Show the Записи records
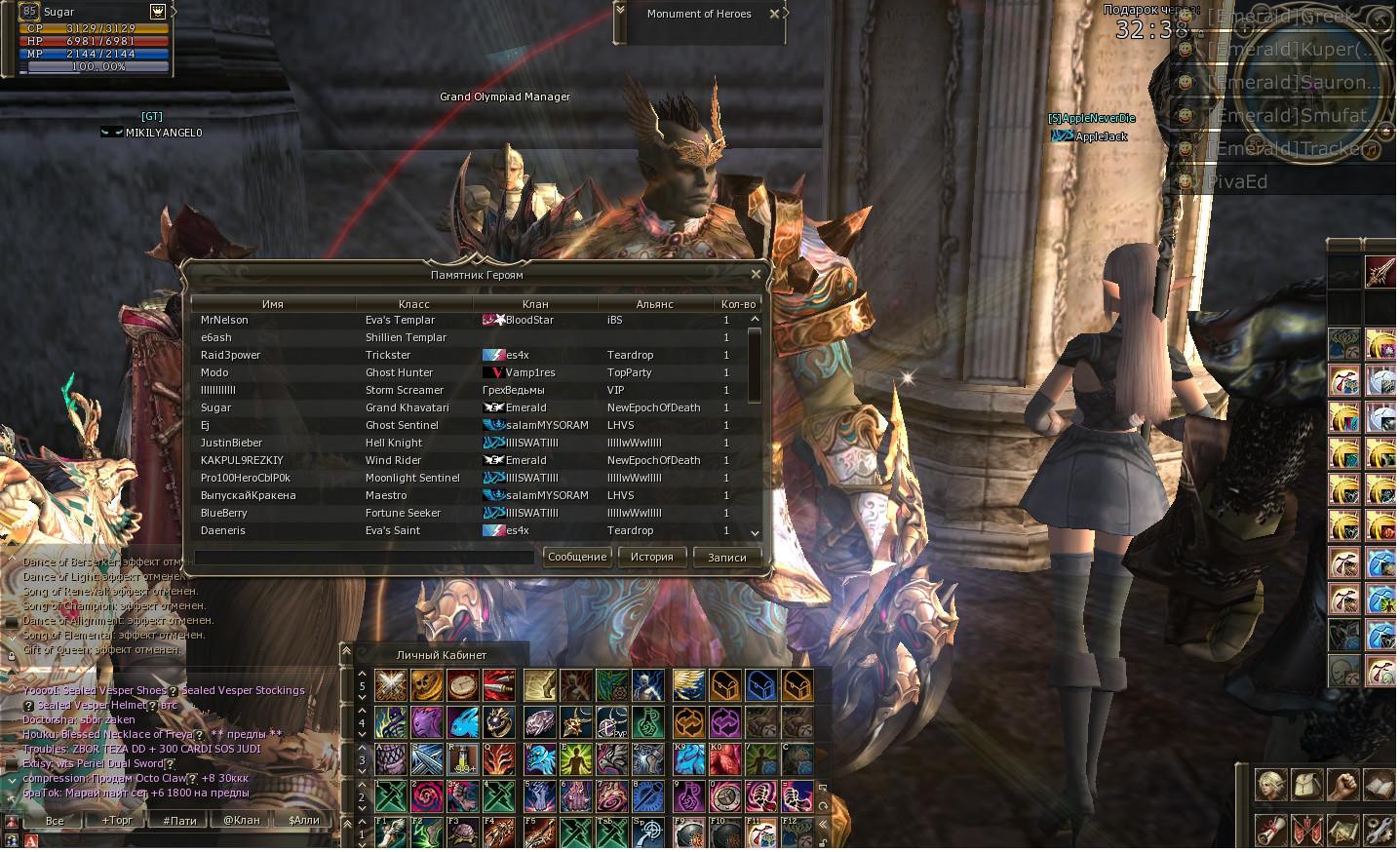This screenshot has height=852, width=1400. [726, 558]
